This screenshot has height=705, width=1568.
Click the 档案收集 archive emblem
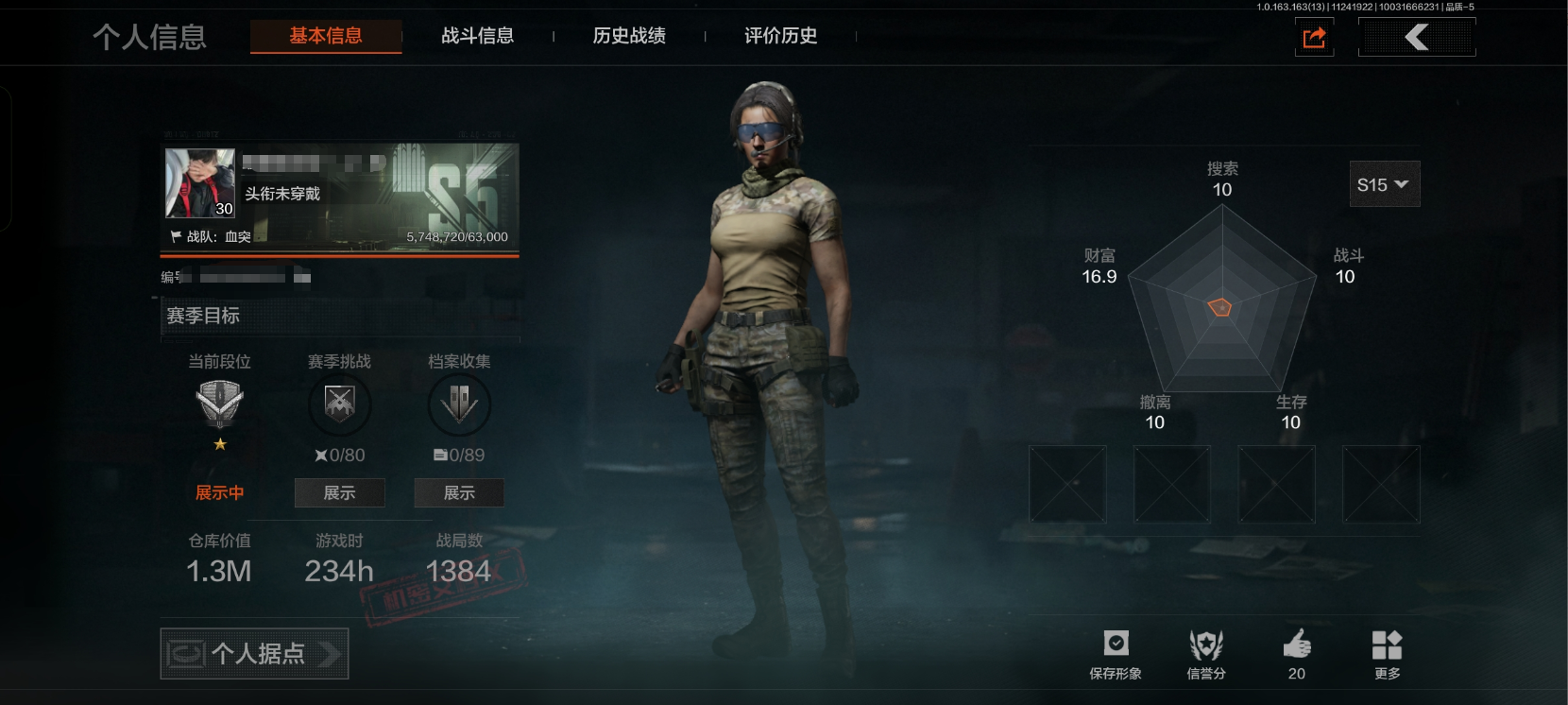coord(459,404)
